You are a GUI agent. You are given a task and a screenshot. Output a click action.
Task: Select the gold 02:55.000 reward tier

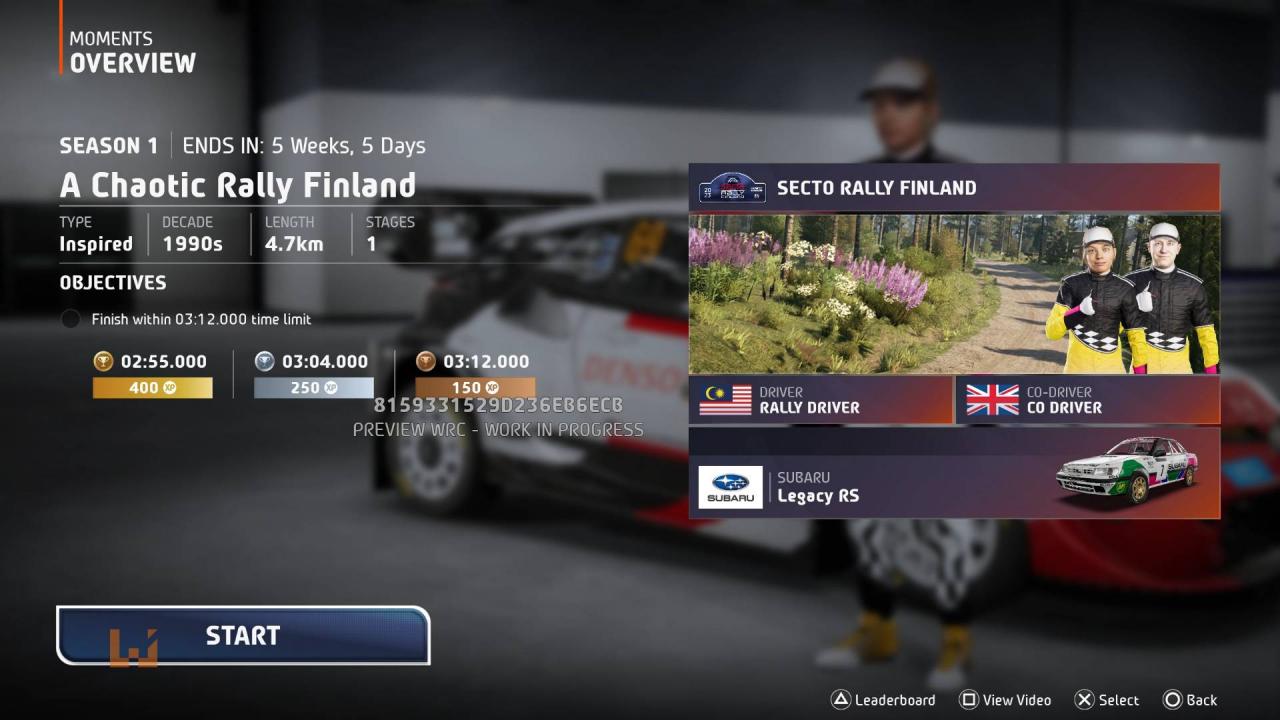click(152, 374)
